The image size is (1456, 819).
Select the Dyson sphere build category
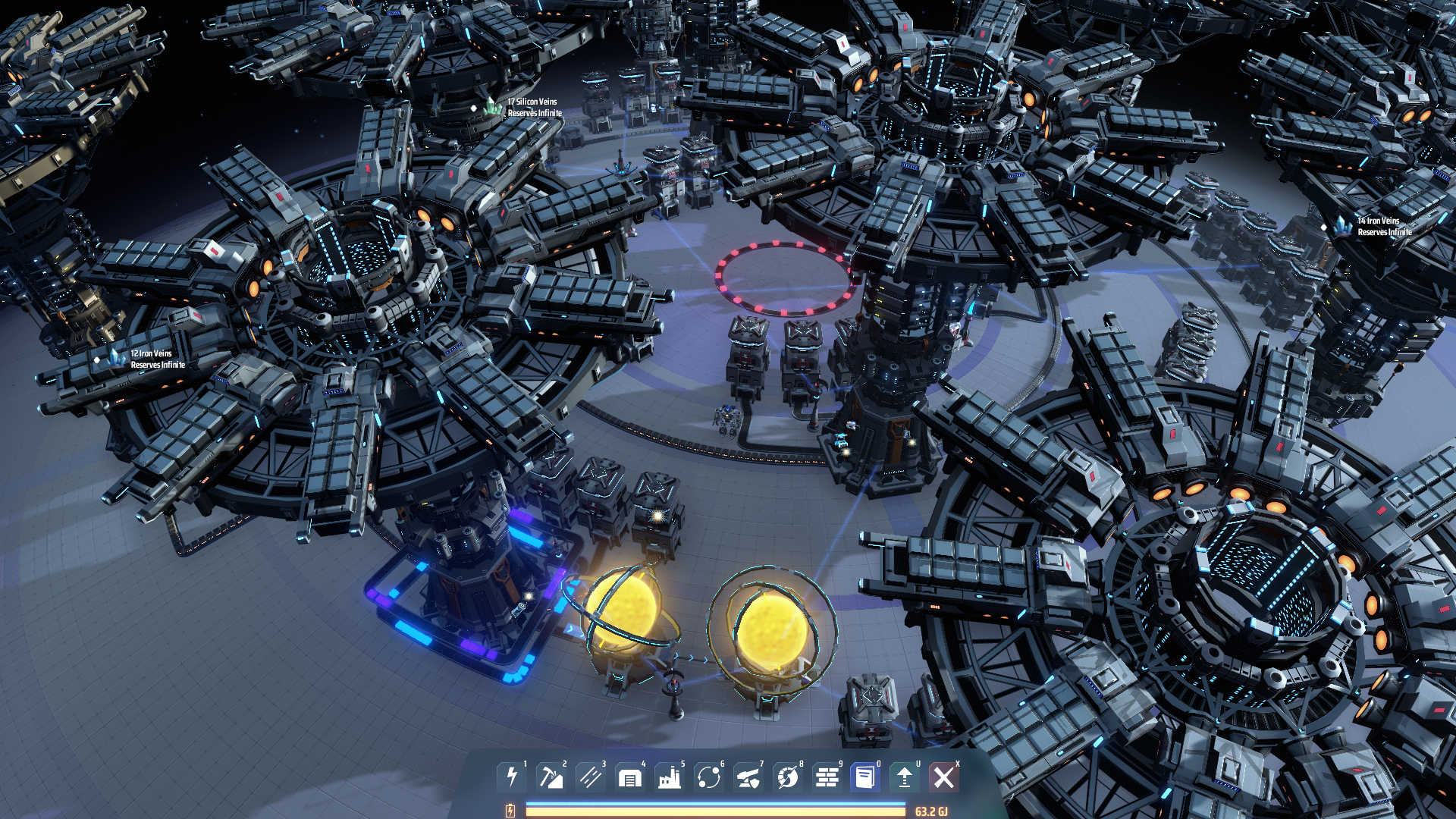pyautogui.click(x=788, y=777)
